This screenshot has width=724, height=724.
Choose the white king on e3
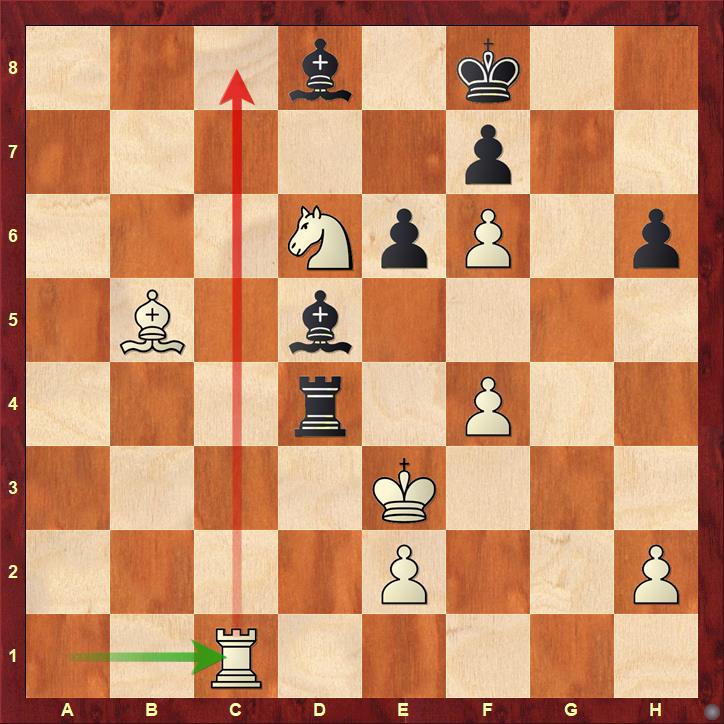(x=404, y=490)
